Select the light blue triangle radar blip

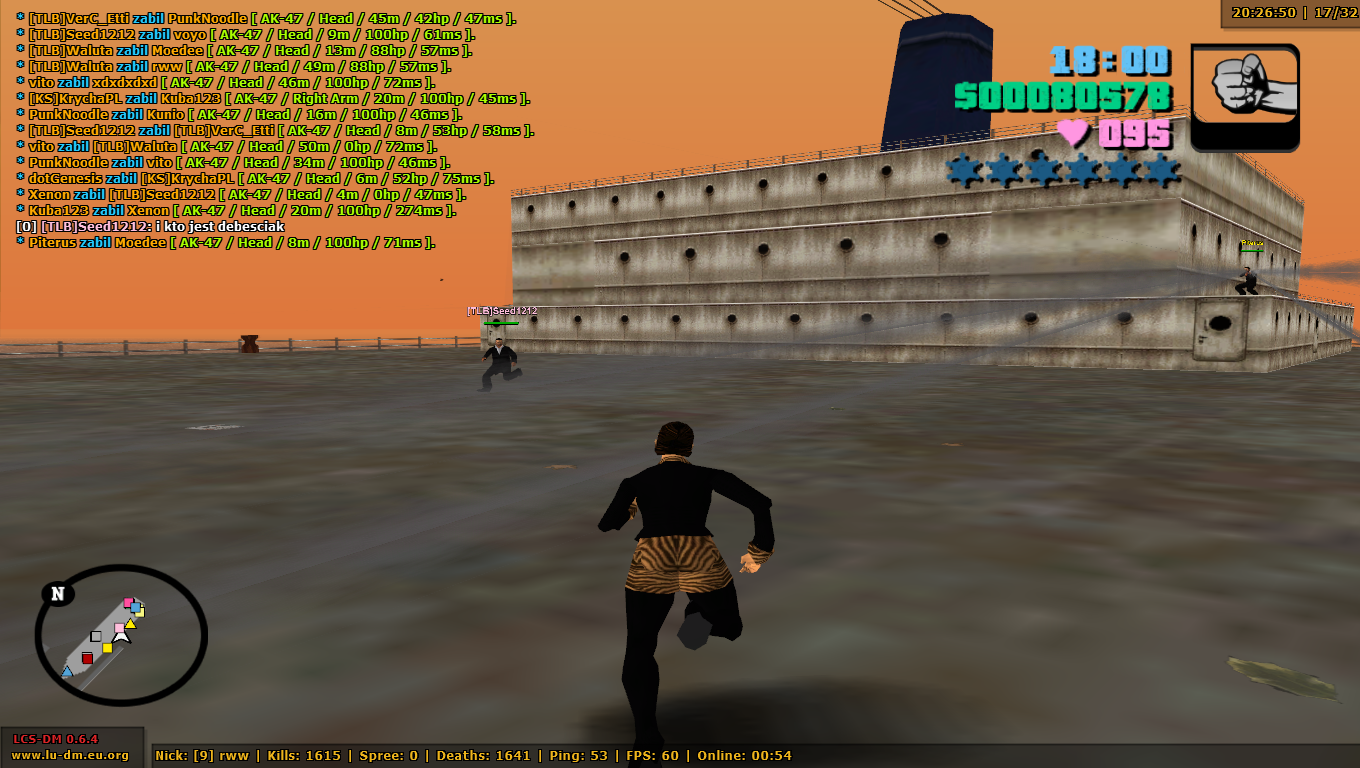(67, 672)
